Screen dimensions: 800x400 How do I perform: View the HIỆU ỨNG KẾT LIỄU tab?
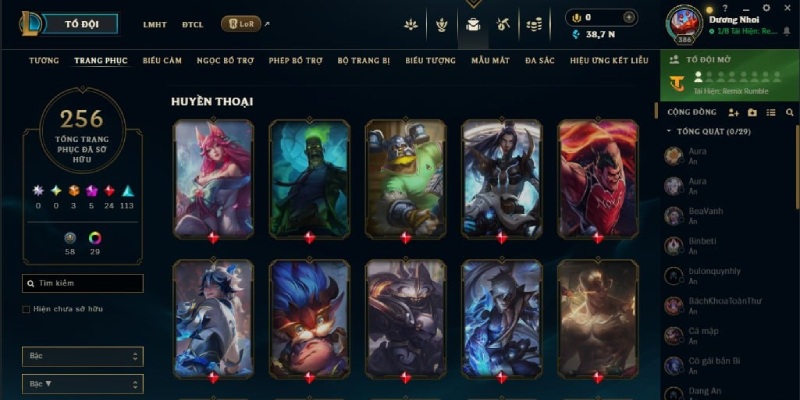(x=609, y=61)
